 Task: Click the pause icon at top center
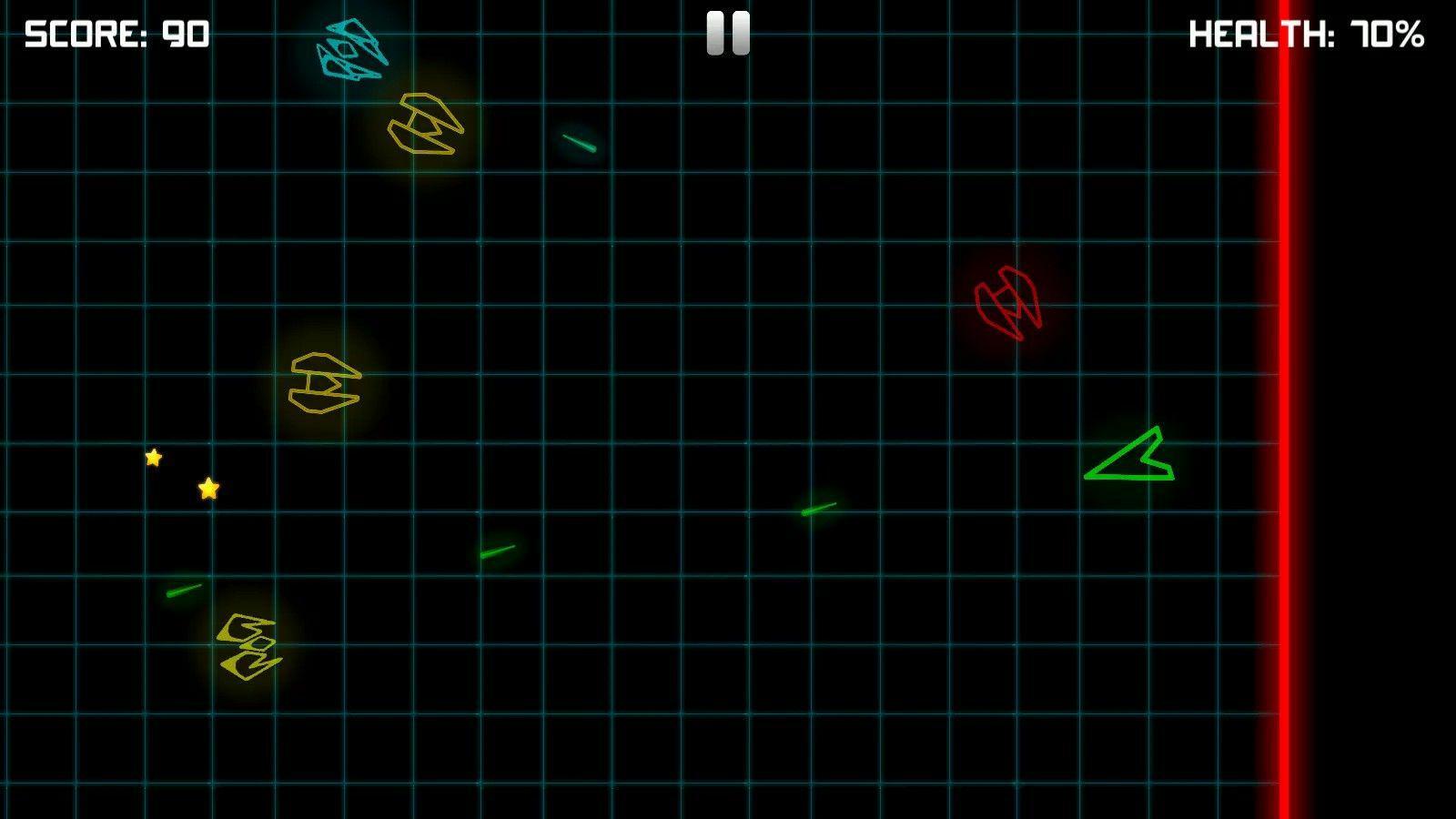pos(728,34)
